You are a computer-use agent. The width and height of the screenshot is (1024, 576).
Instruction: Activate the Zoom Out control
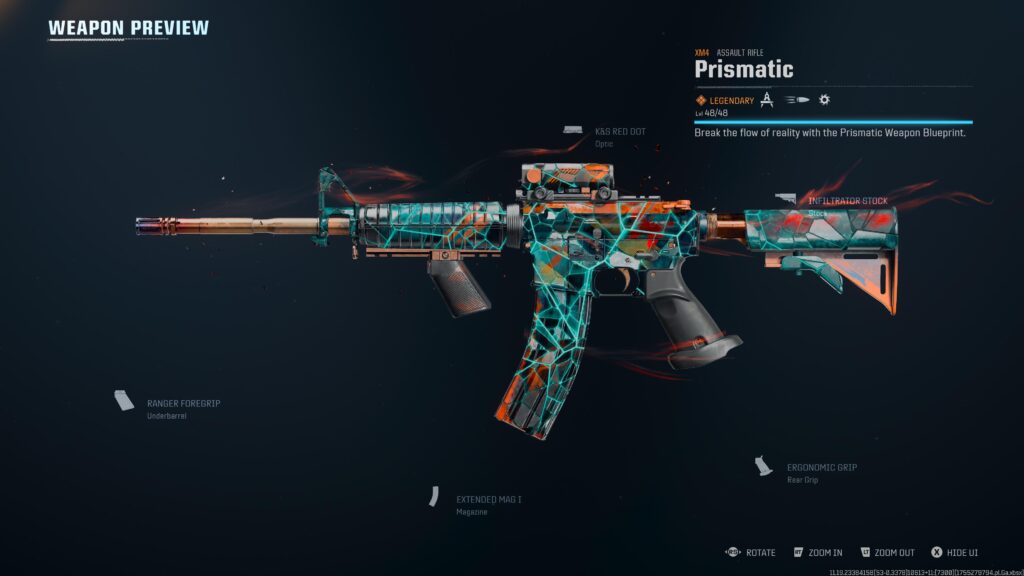[893, 552]
